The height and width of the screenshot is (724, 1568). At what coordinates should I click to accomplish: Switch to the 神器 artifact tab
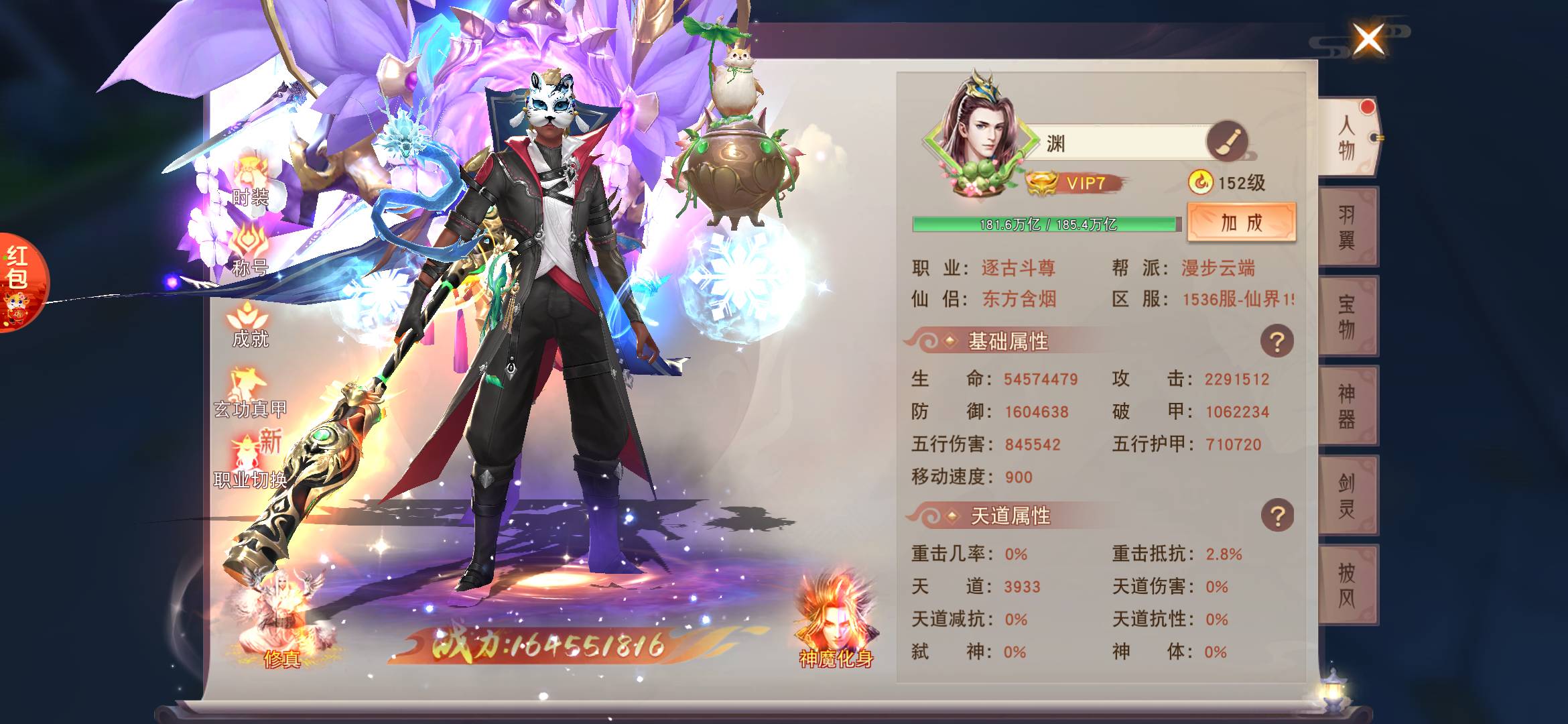[x=1348, y=406]
